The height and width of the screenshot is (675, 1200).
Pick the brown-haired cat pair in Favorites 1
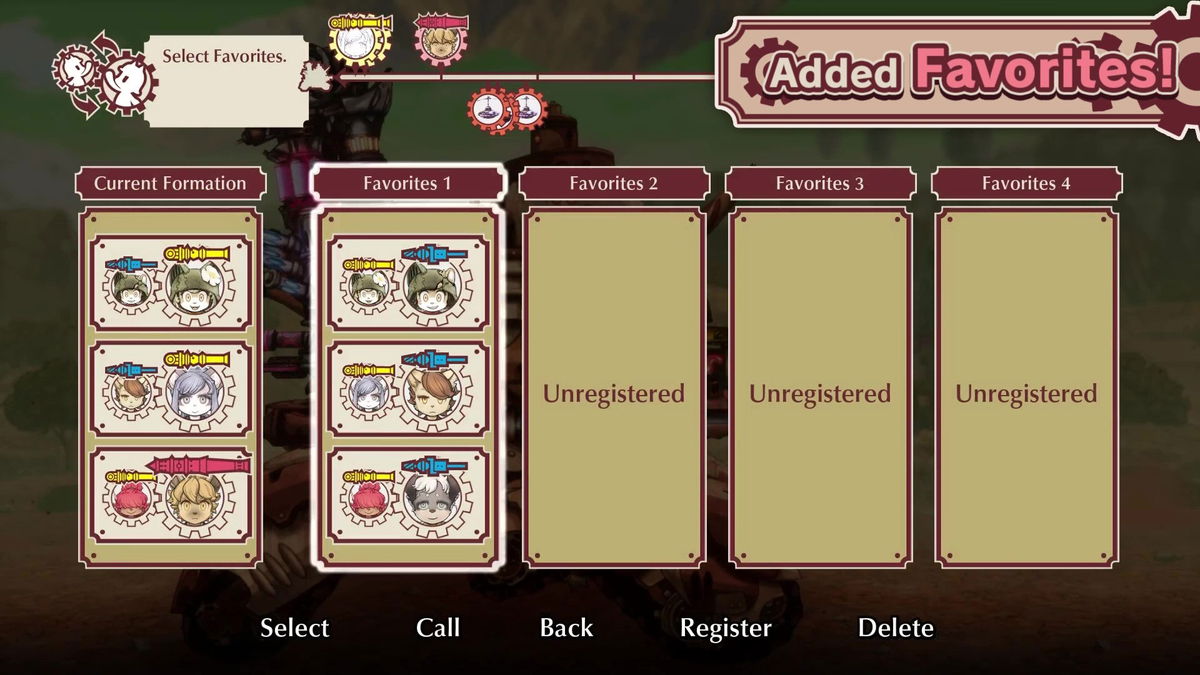407,389
